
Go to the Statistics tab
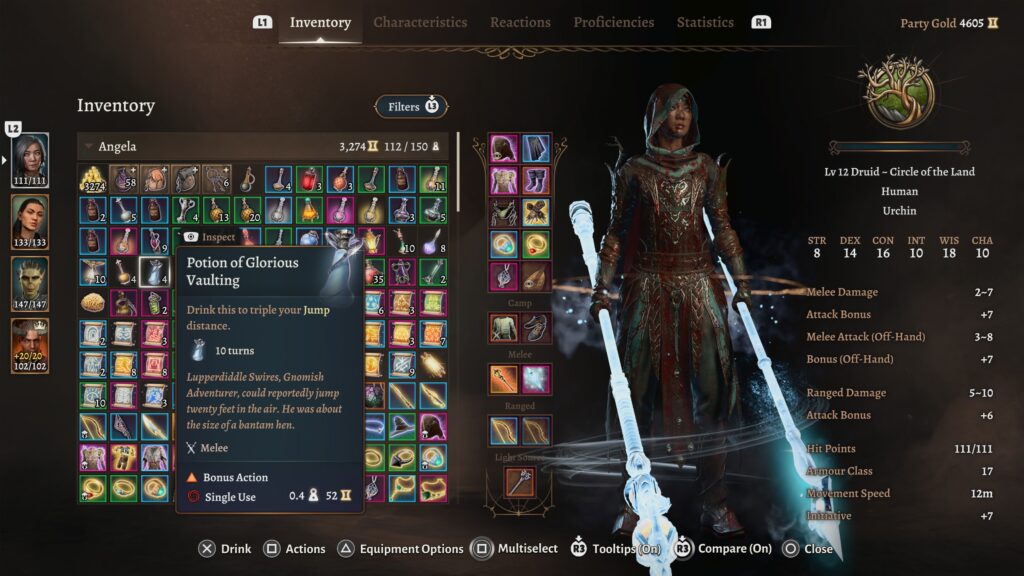point(705,22)
